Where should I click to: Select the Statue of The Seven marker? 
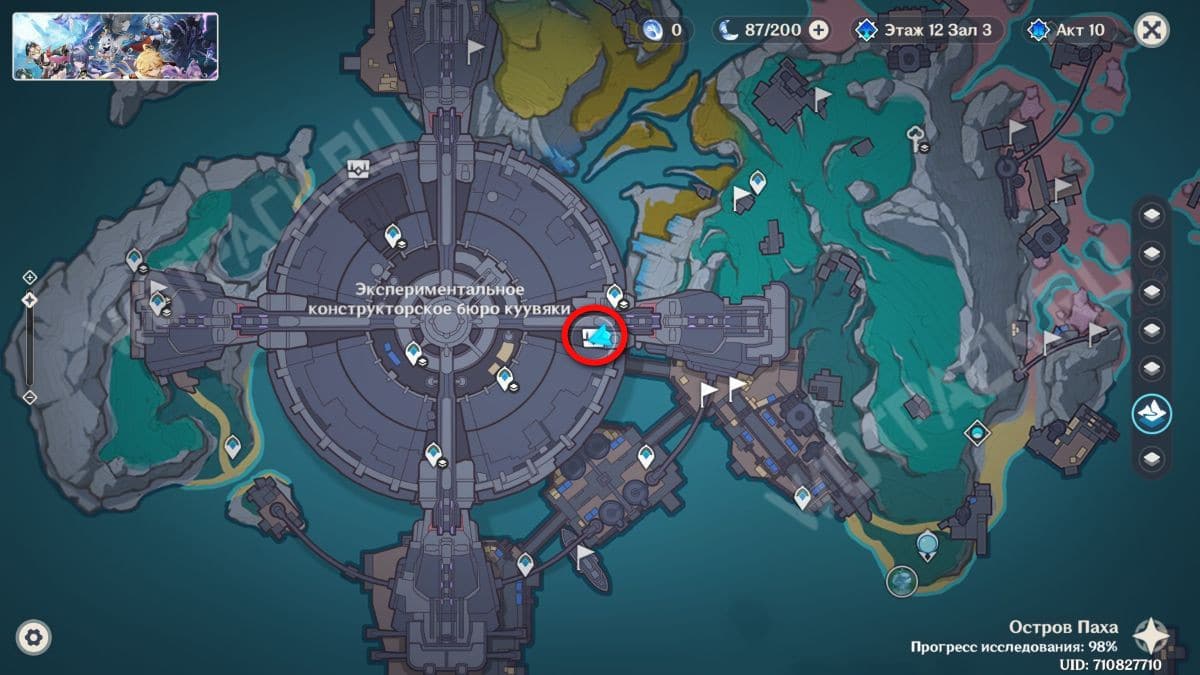coord(929,544)
